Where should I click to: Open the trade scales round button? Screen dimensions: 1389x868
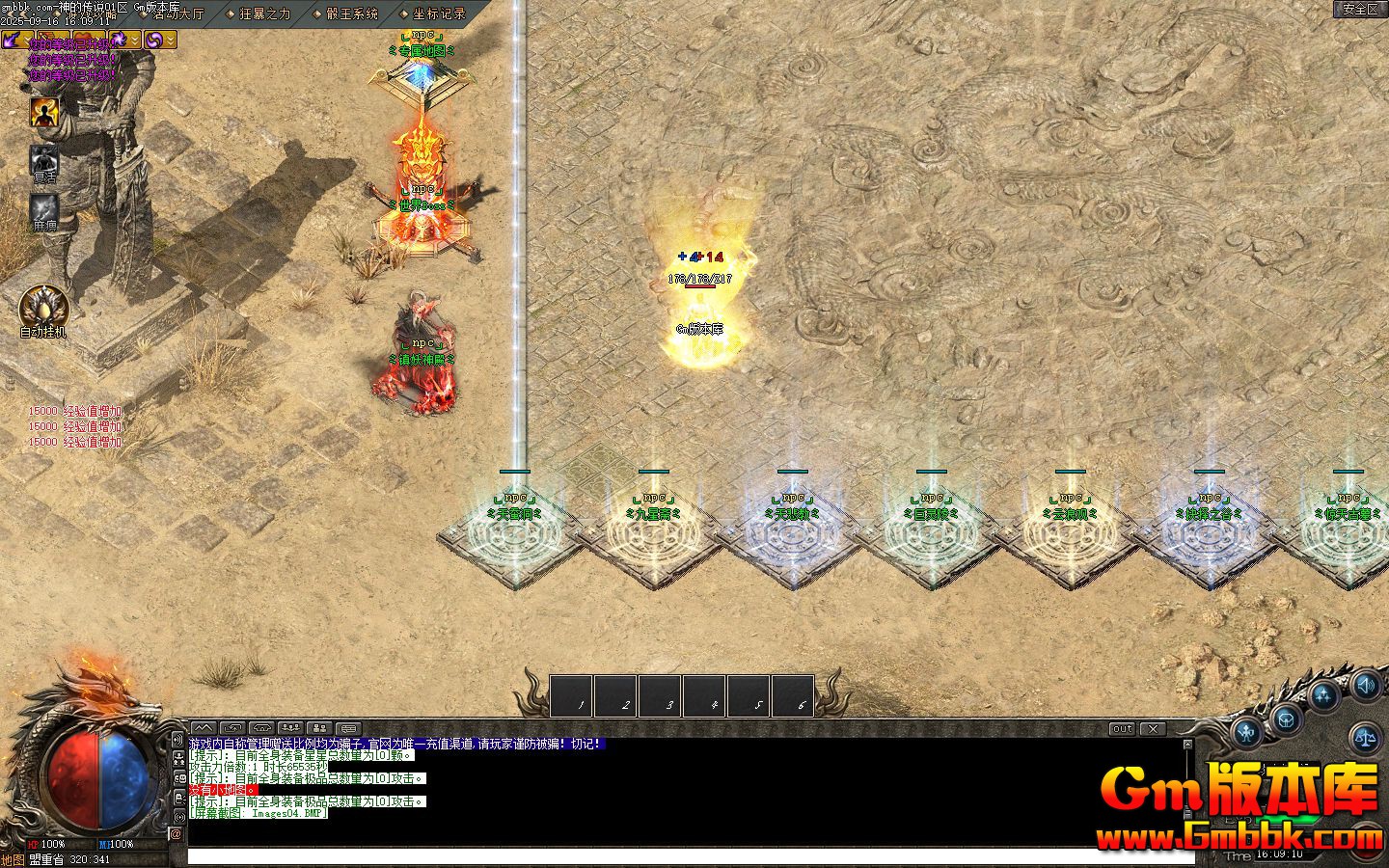[1365, 738]
